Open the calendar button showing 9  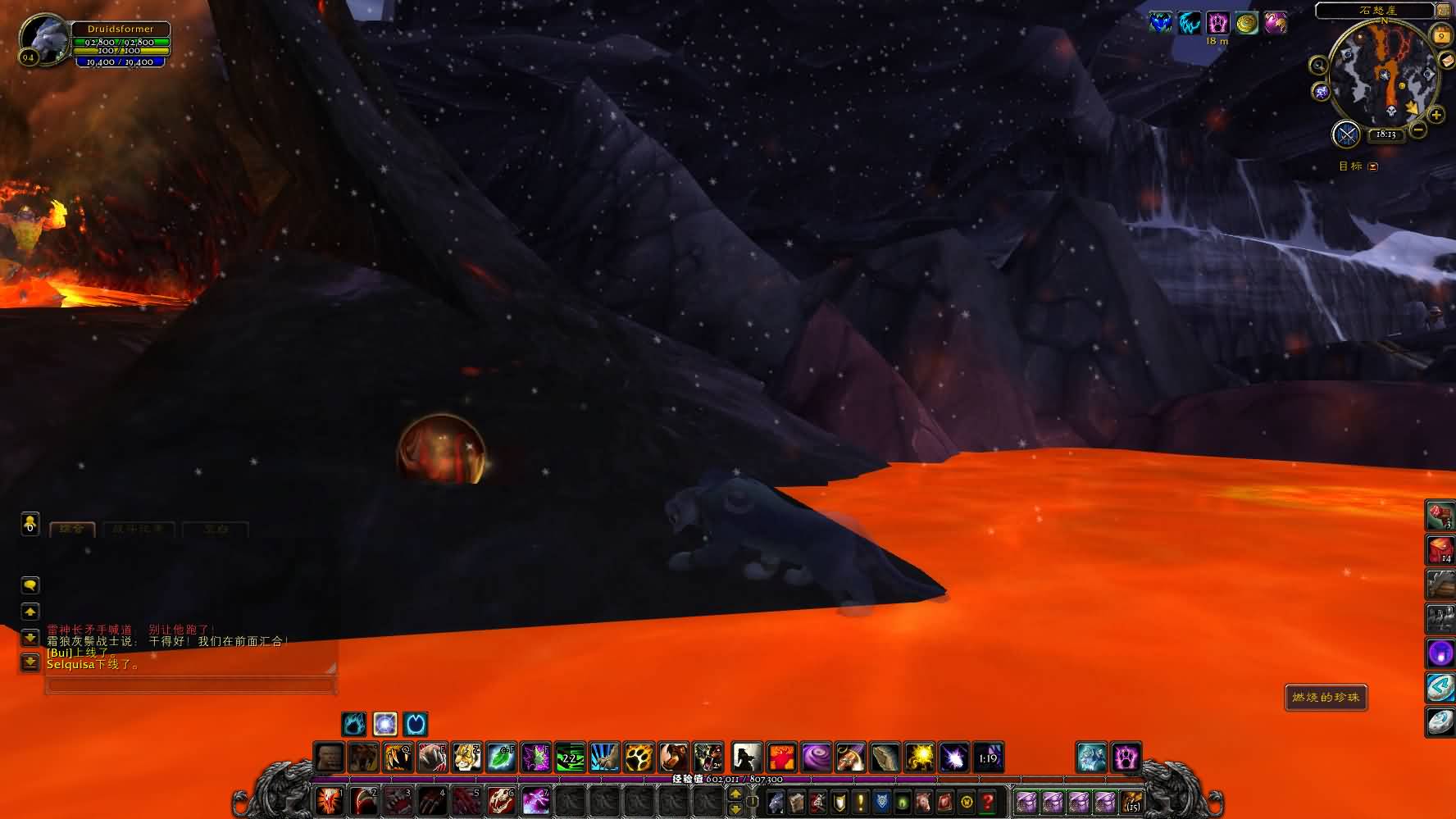pyautogui.click(x=1441, y=36)
